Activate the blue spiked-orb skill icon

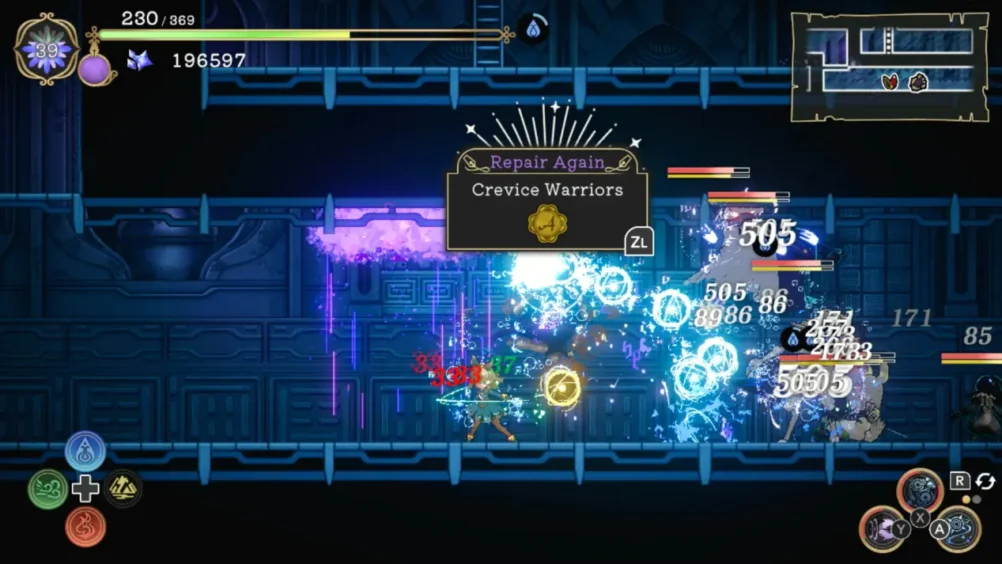[957, 528]
